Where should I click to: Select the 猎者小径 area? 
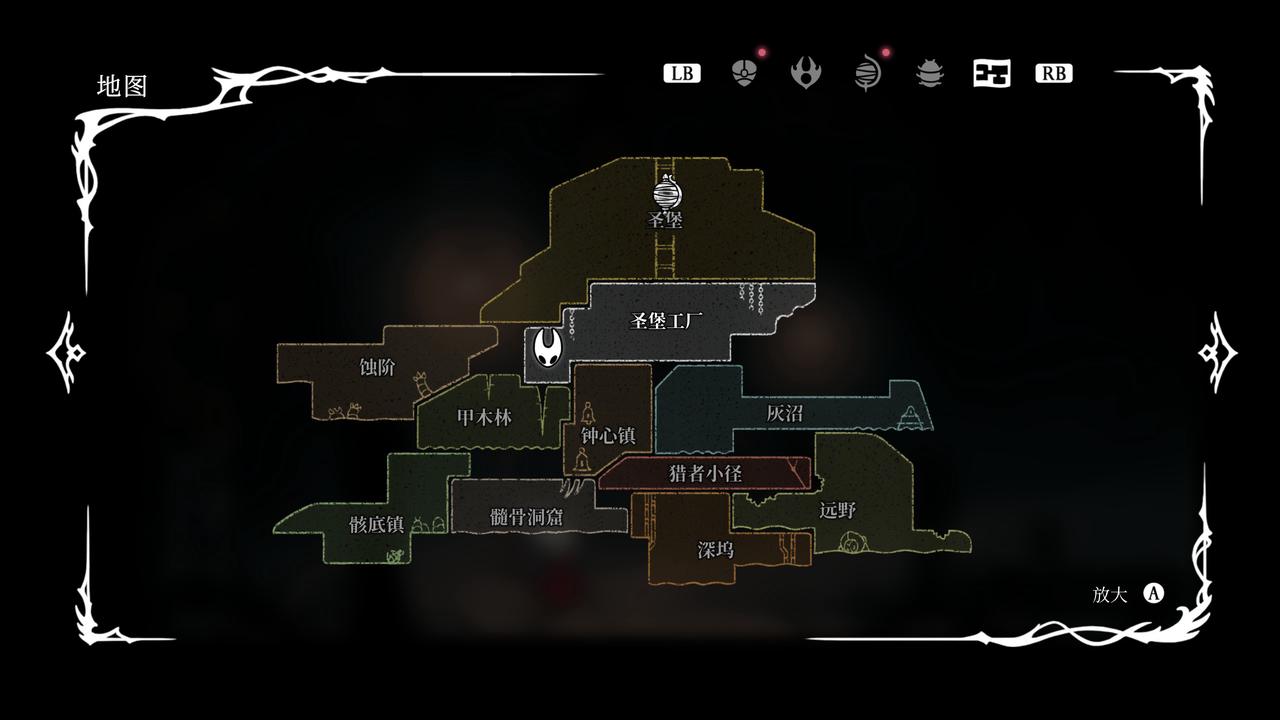click(x=705, y=473)
